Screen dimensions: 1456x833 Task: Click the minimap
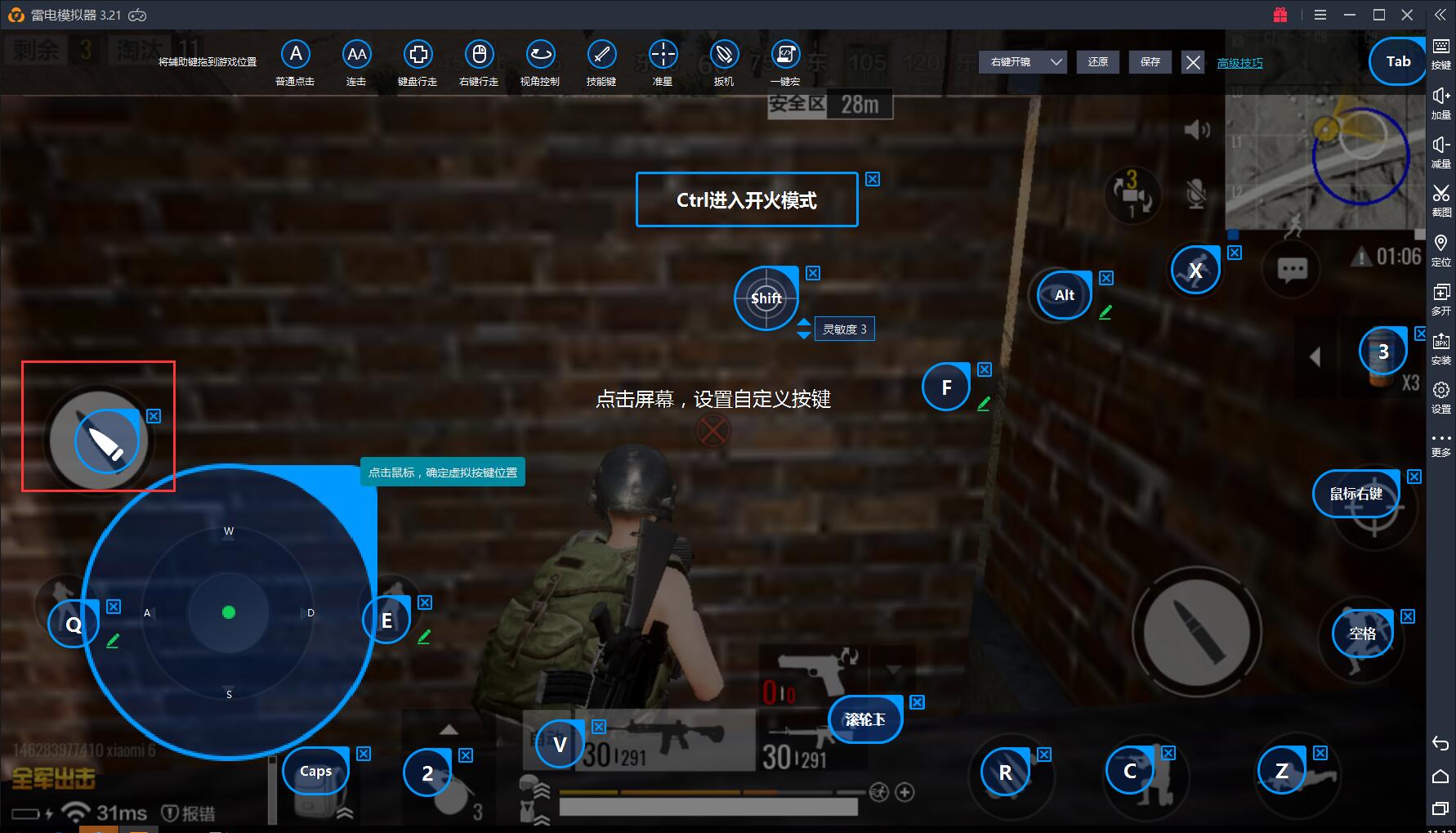click(1324, 159)
